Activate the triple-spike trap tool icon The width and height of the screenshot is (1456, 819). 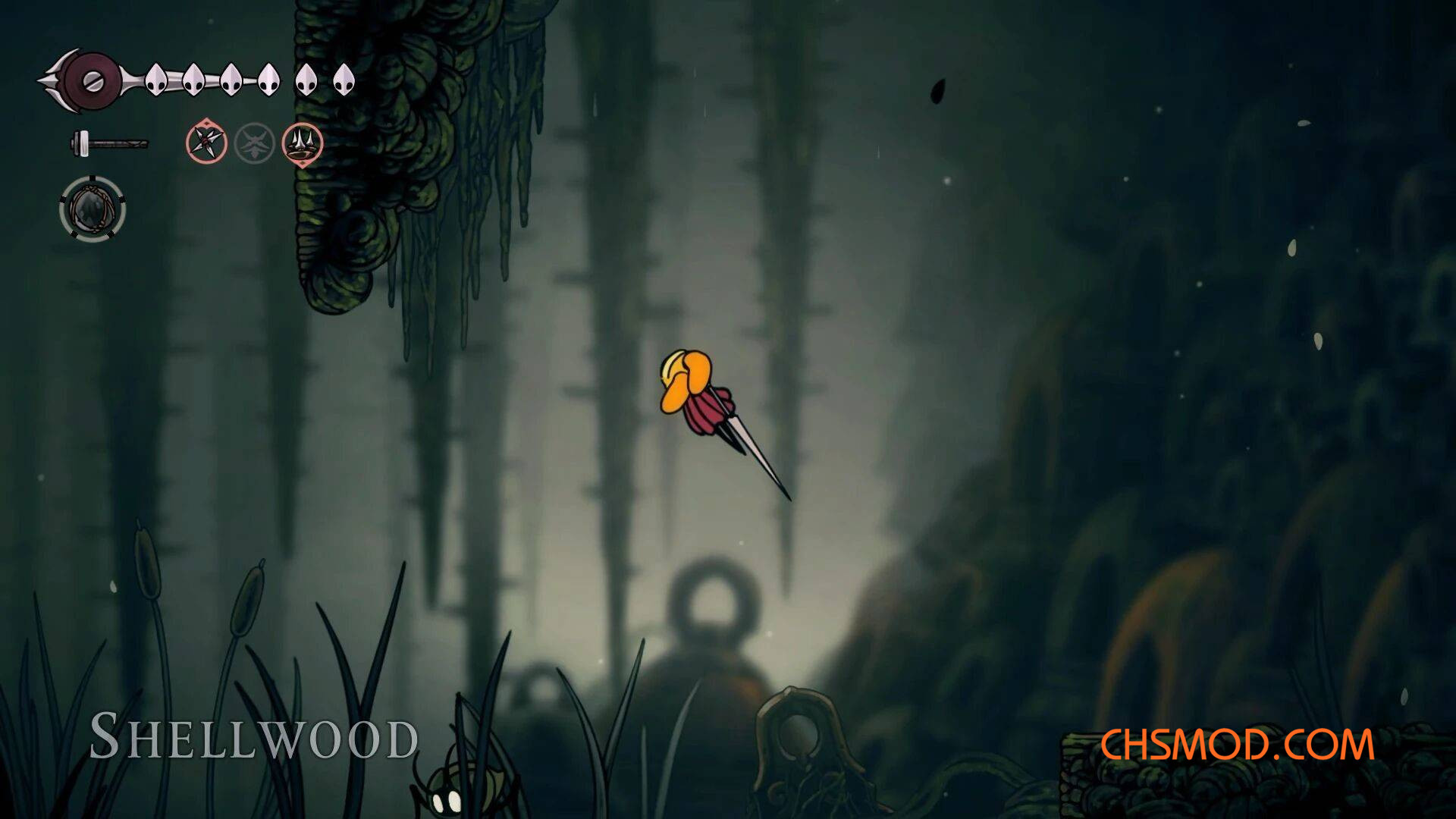(x=303, y=143)
